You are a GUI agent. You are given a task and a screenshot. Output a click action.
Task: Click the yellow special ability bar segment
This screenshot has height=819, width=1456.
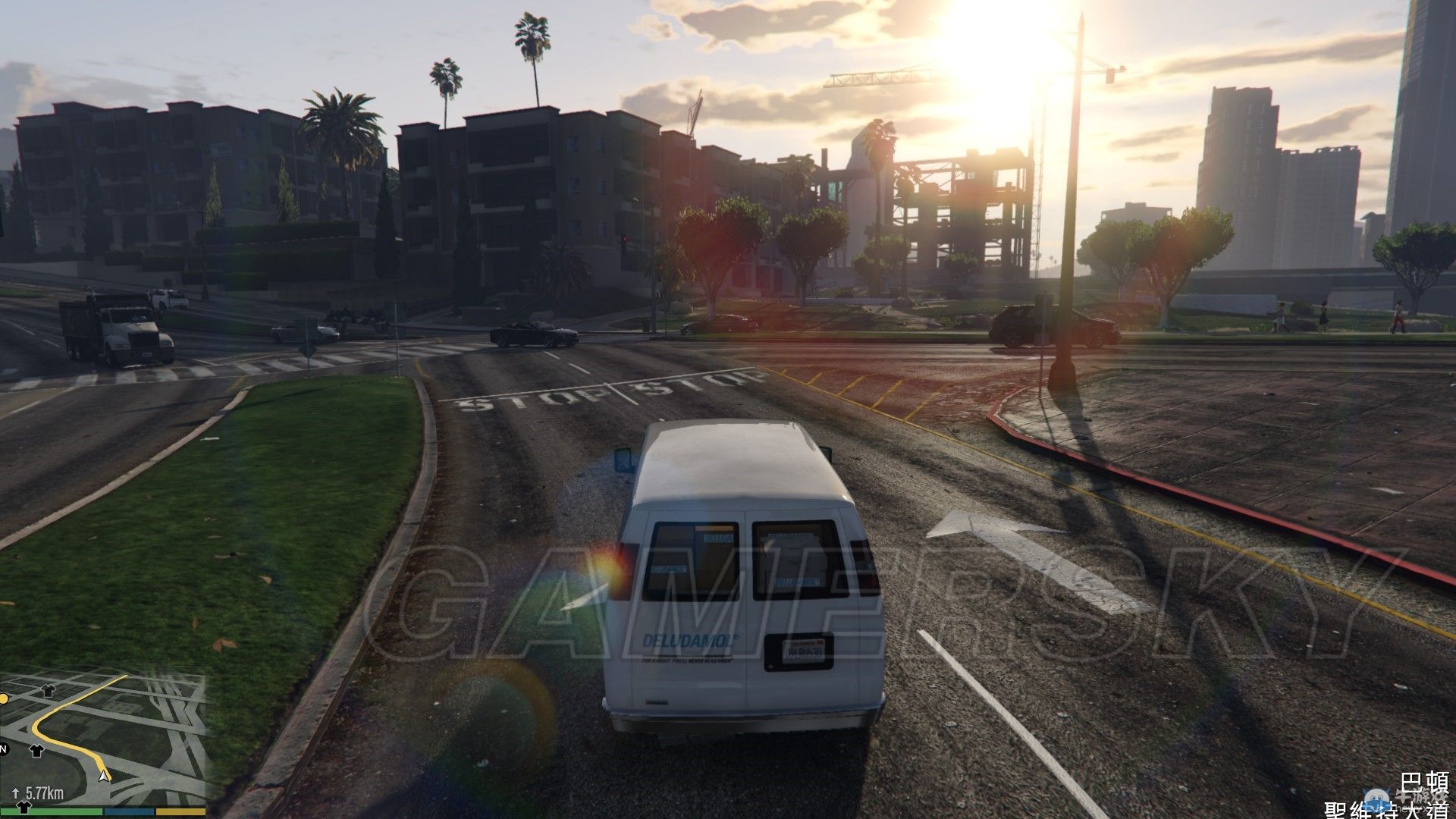[x=180, y=811]
